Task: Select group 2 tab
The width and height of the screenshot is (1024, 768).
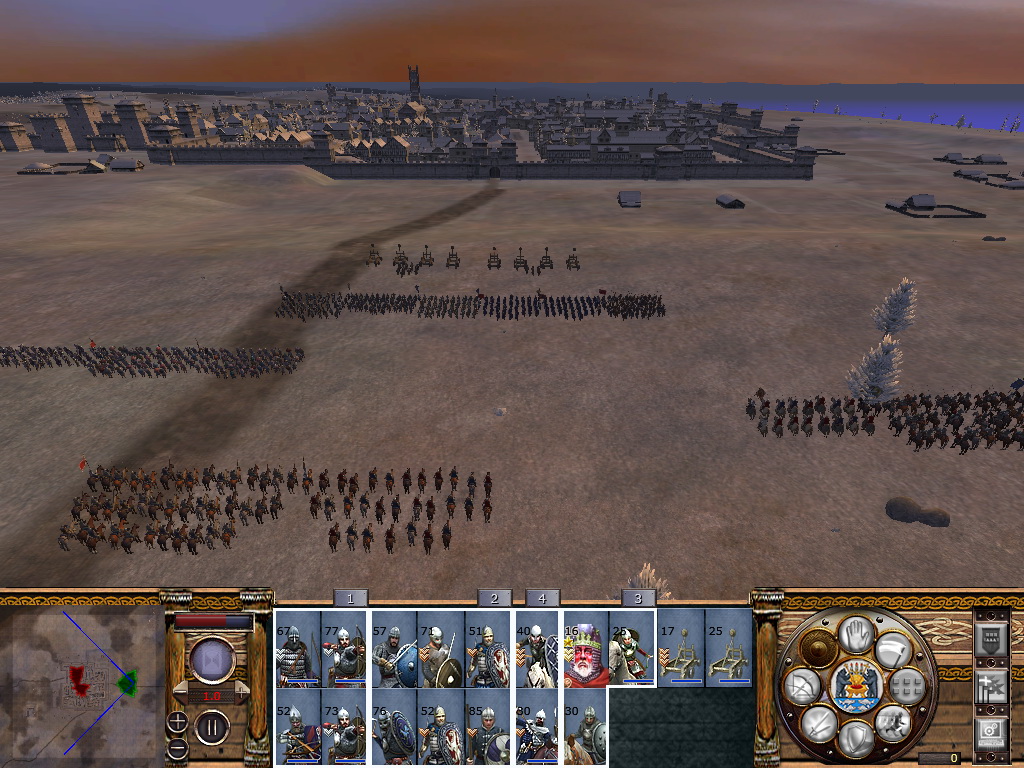Action: (494, 598)
